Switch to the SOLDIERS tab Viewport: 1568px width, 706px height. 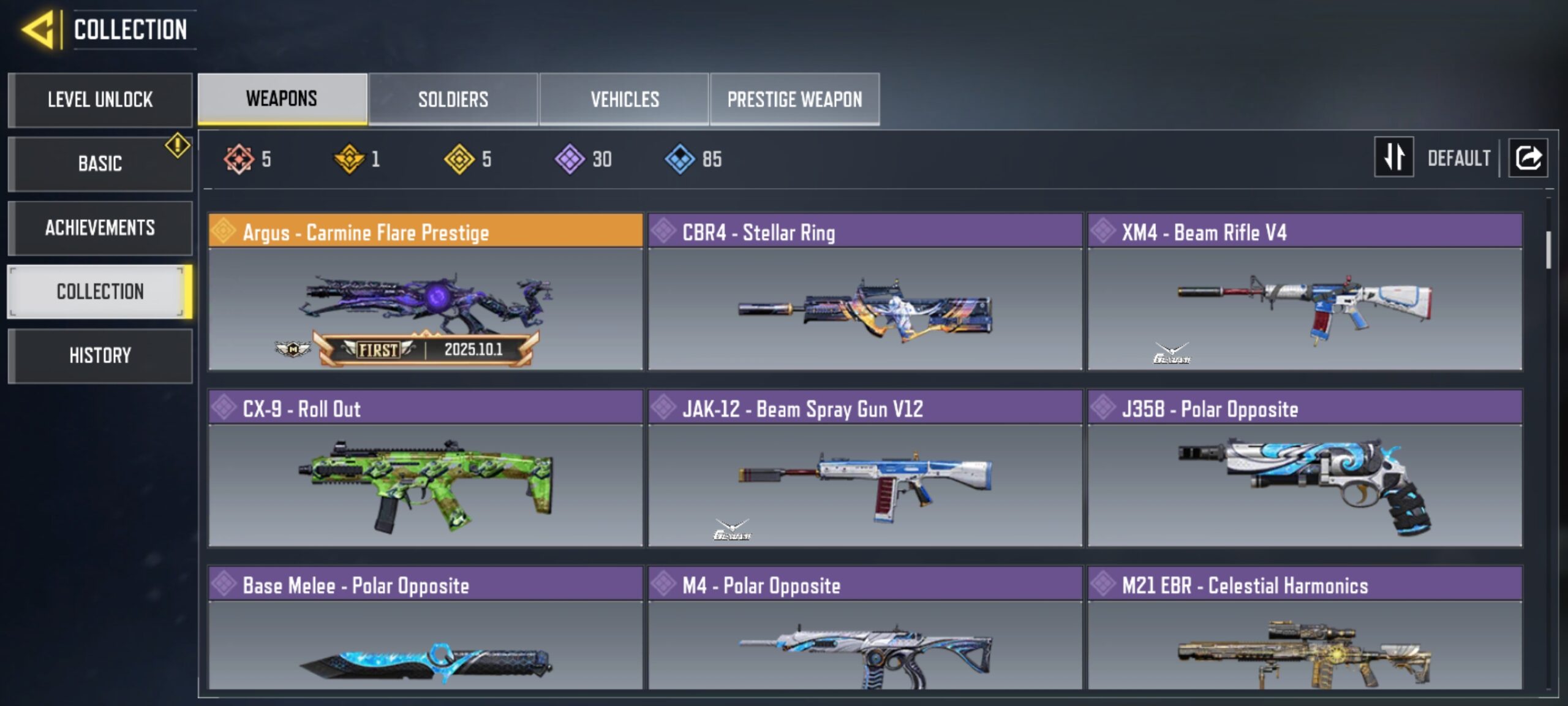(453, 99)
